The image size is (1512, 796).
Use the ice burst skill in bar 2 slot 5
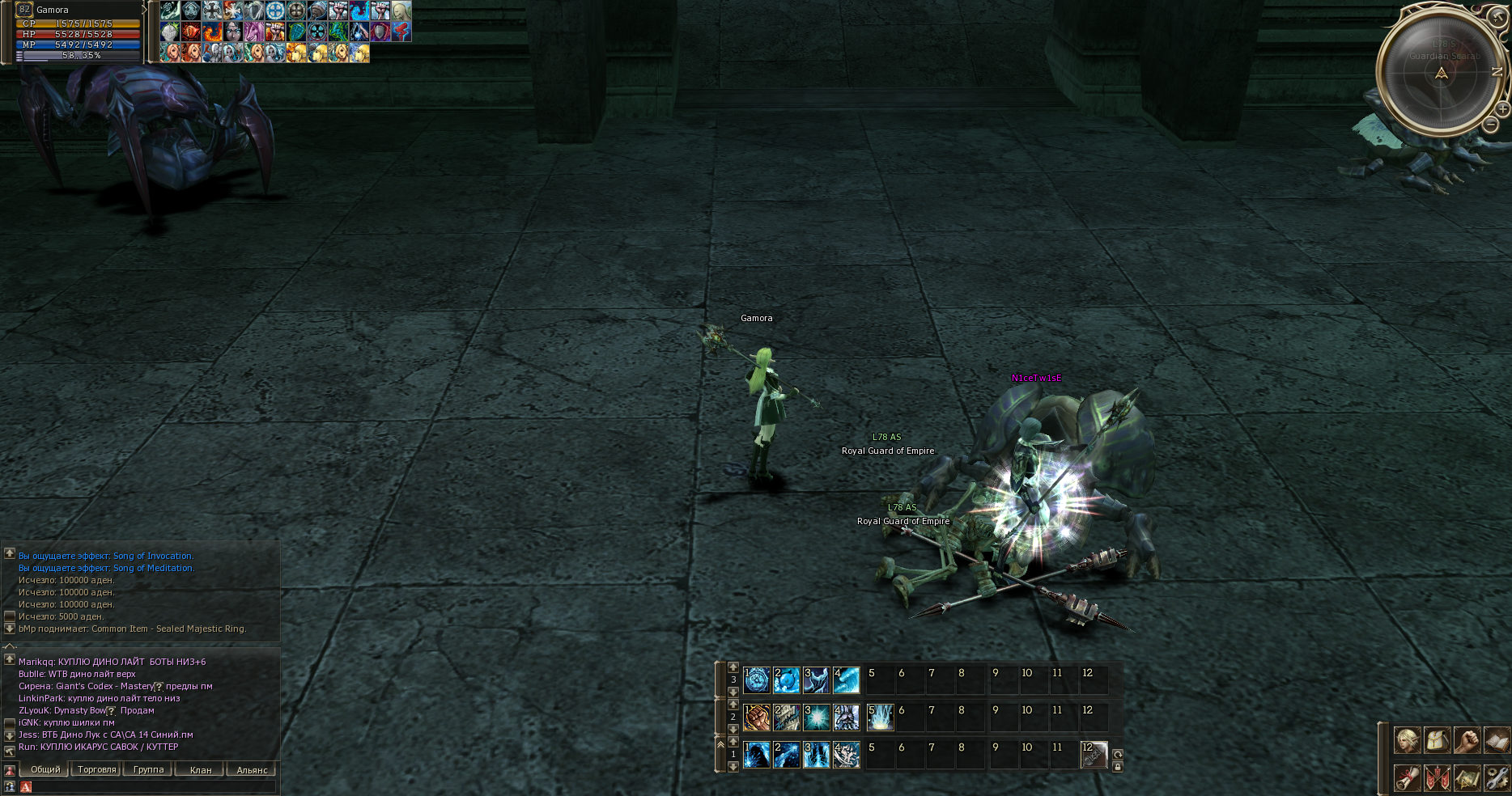click(x=881, y=718)
